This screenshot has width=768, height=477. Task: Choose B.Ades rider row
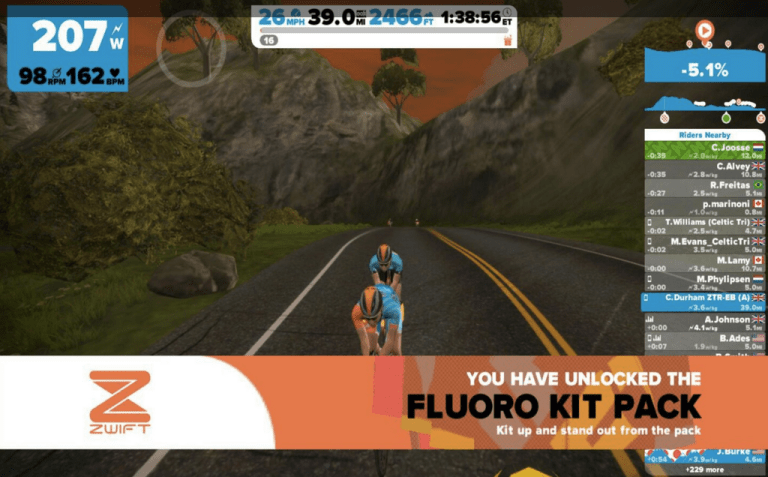click(704, 342)
